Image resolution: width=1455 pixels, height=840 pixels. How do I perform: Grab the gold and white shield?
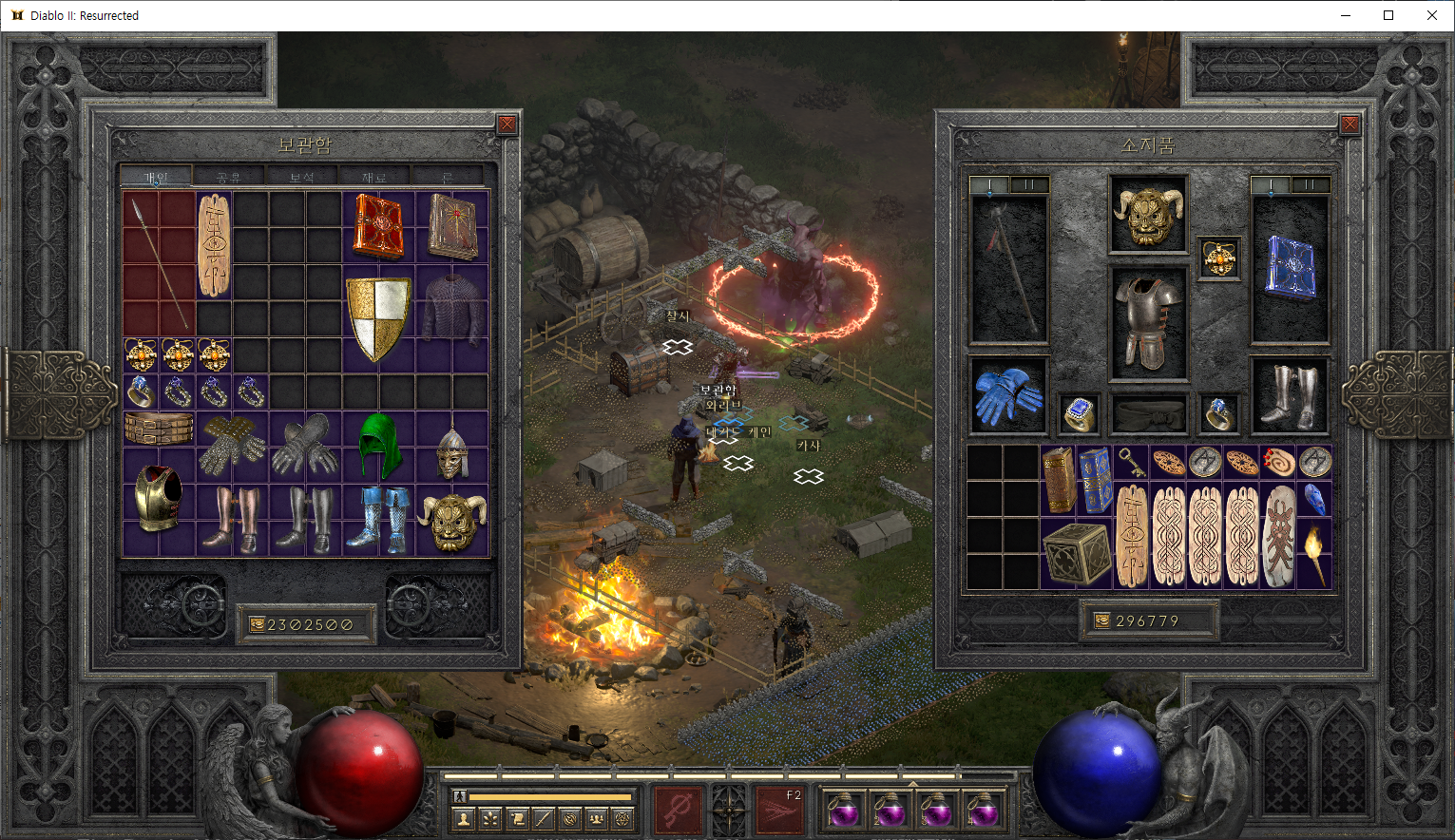(378, 318)
